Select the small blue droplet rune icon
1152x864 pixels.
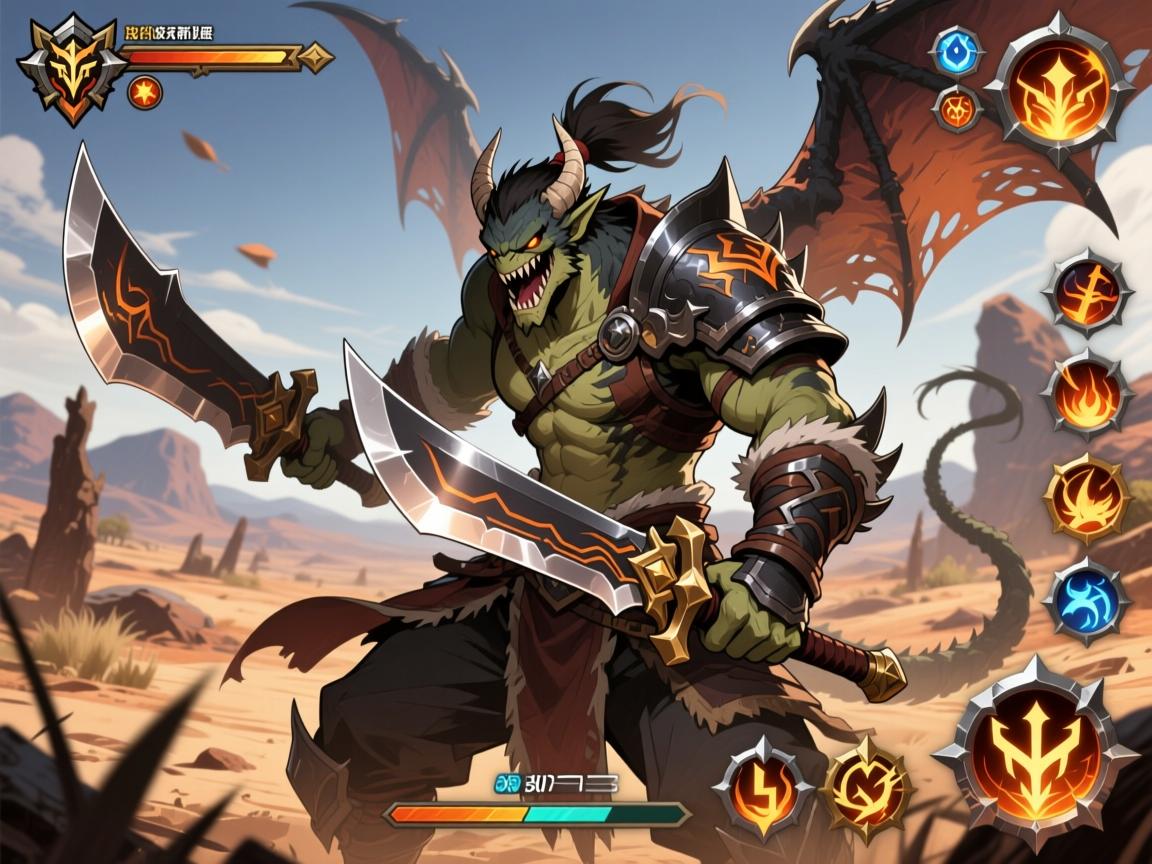(957, 50)
